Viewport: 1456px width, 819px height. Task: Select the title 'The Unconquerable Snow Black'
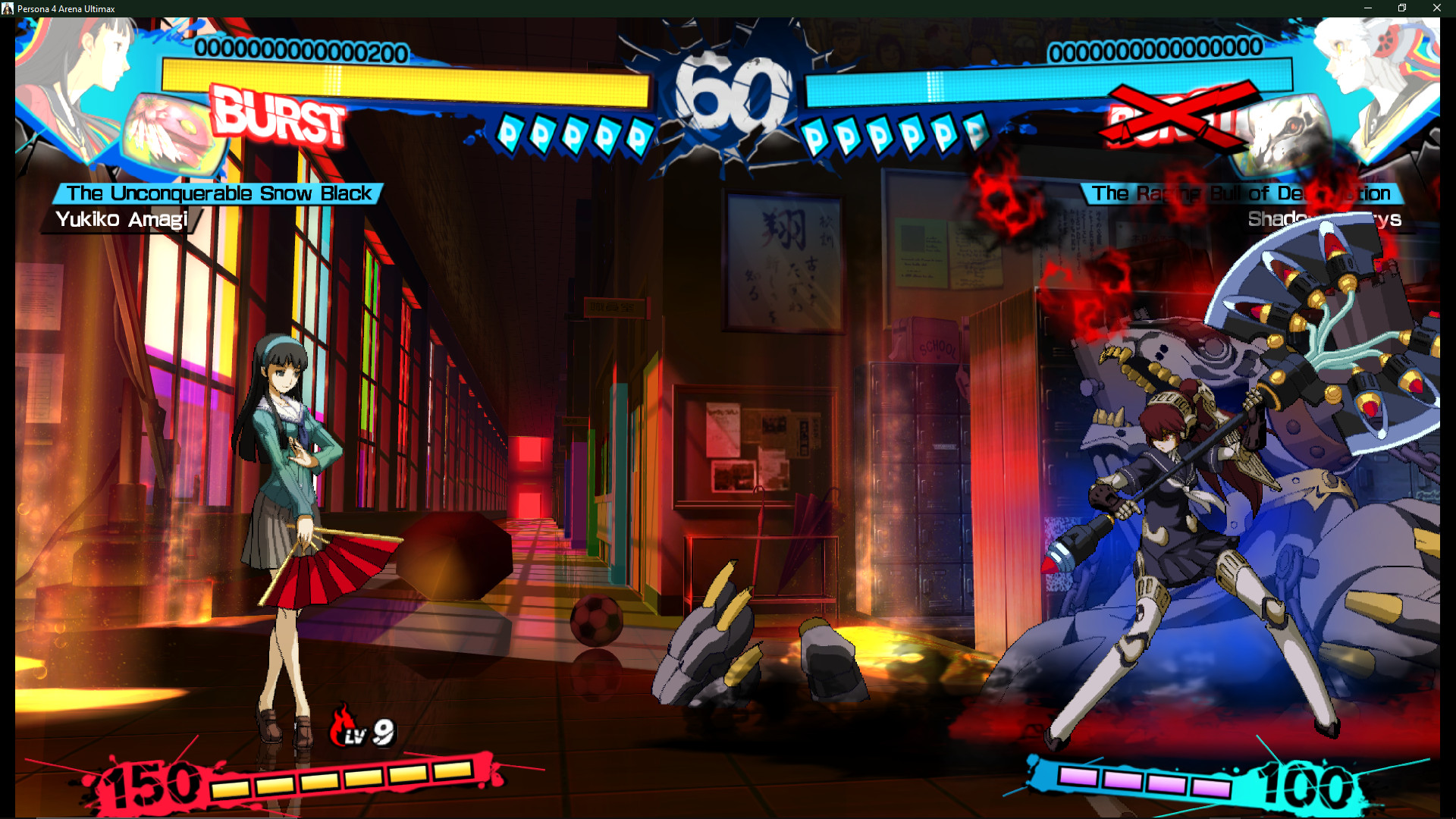(216, 193)
